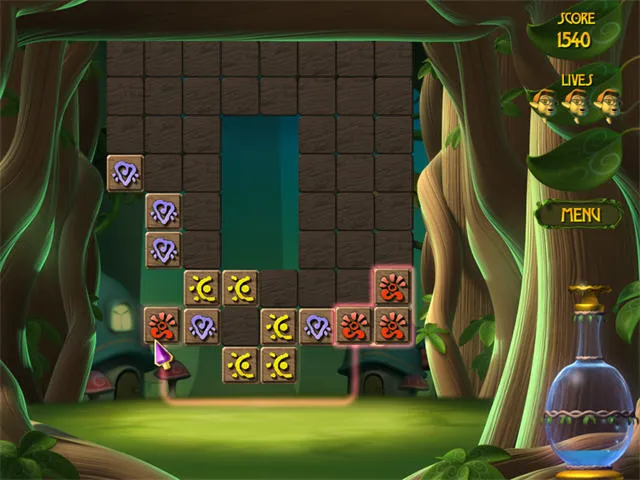
Task: Select the purple heart tile touching the pink outline
Action: click(317, 326)
